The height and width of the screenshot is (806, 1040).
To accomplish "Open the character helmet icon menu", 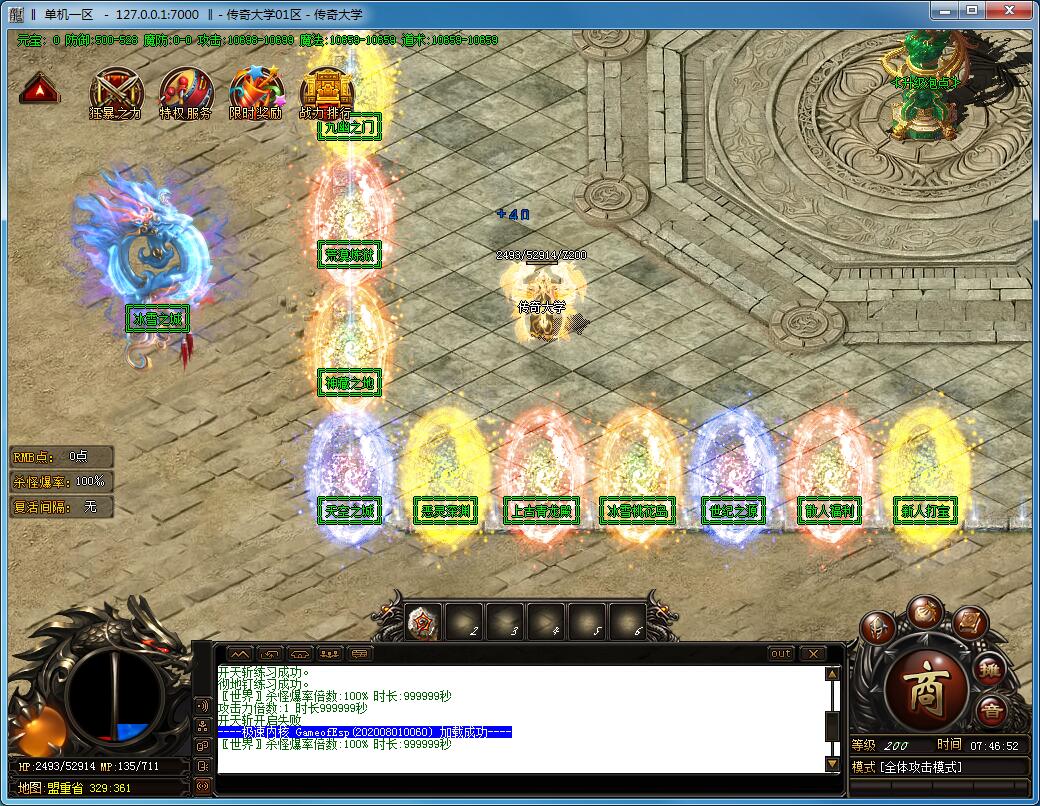I will click(879, 627).
